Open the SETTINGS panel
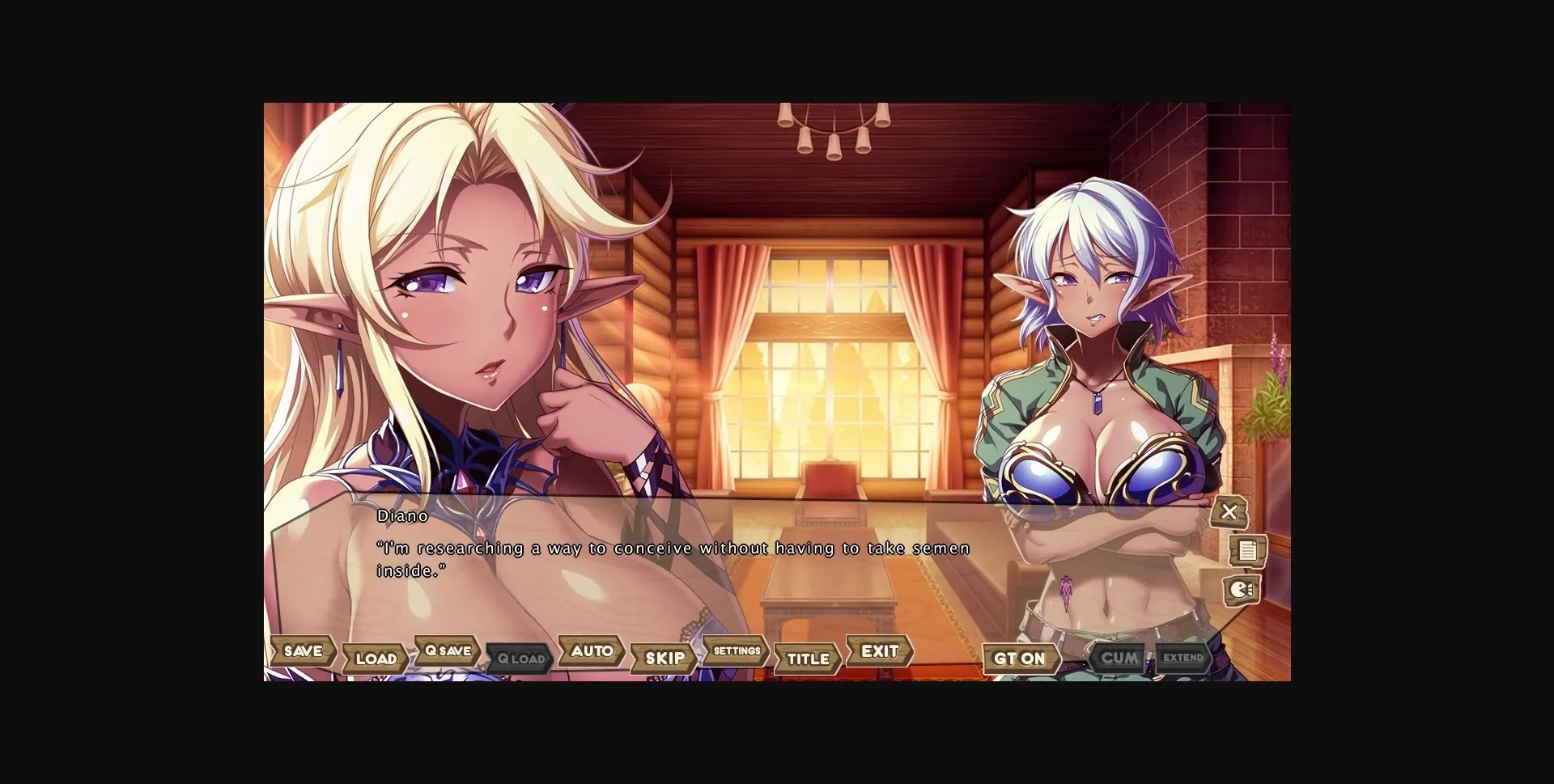Screen dimensions: 1554x784 tap(734, 651)
